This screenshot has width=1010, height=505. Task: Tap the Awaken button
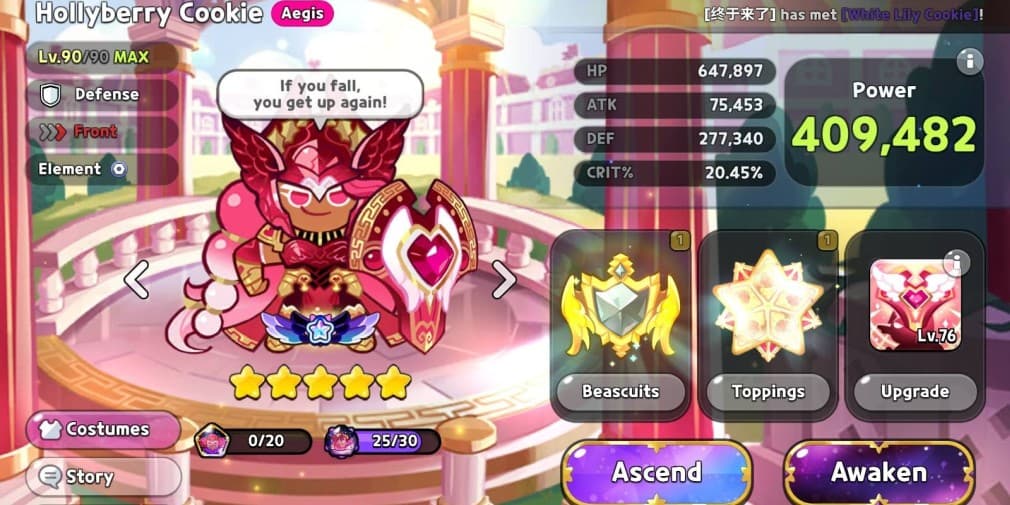point(878,472)
